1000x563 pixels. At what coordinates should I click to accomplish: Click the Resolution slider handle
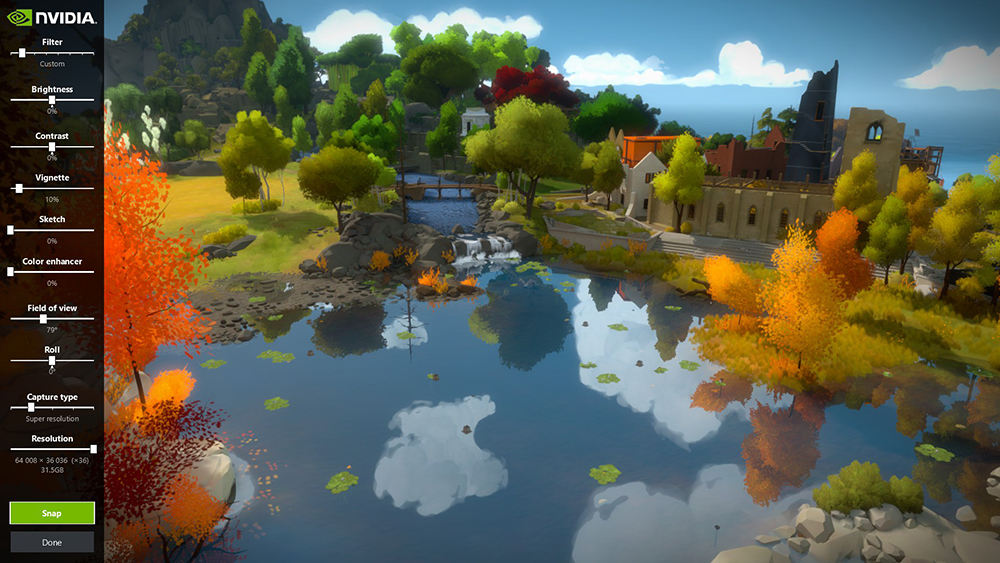pyautogui.click(x=93, y=449)
